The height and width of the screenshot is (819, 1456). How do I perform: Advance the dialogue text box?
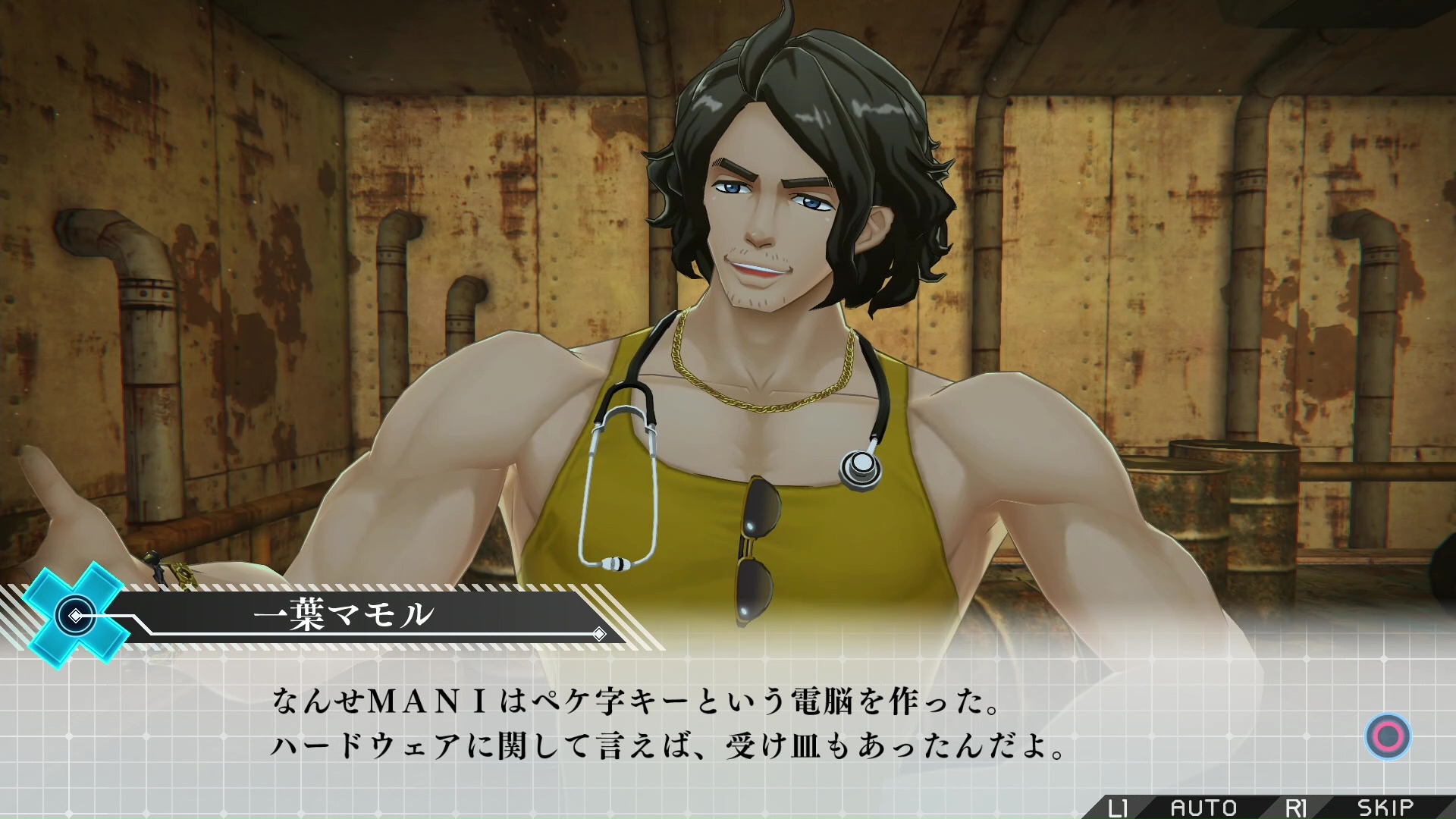point(1388,736)
